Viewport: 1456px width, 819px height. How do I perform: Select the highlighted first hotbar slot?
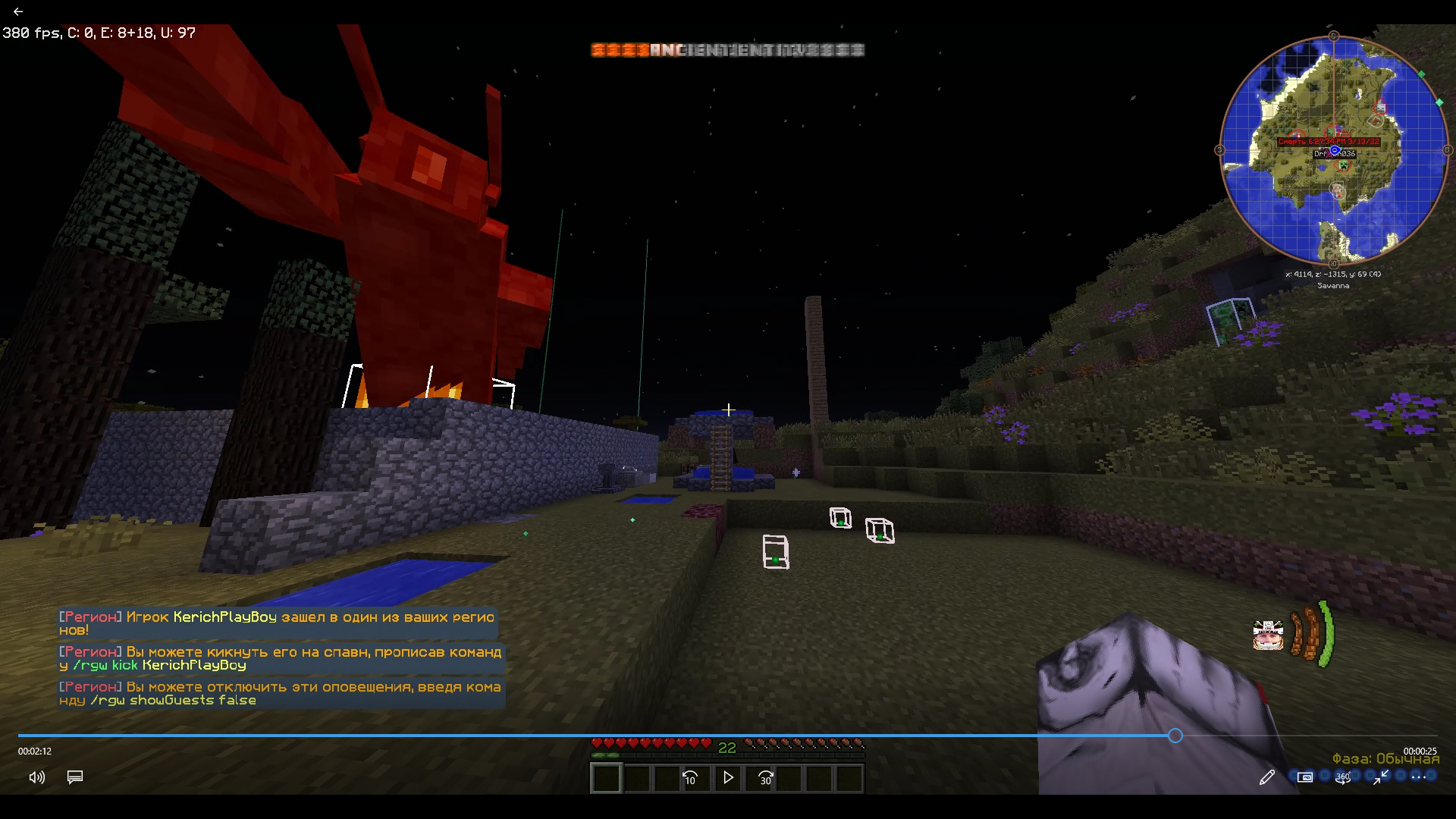point(606,778)
